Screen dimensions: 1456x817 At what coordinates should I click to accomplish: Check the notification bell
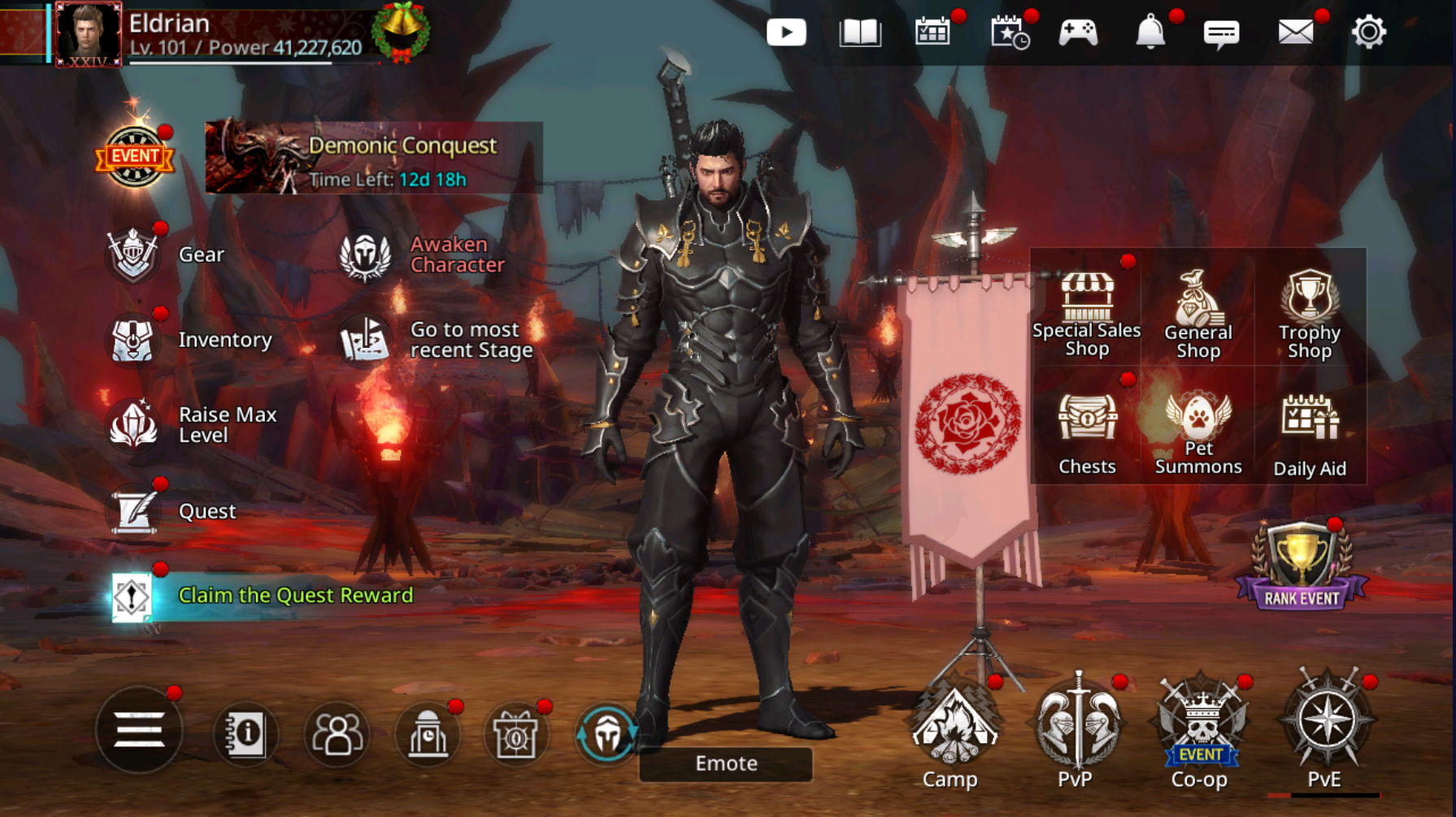click(1150, 33)
